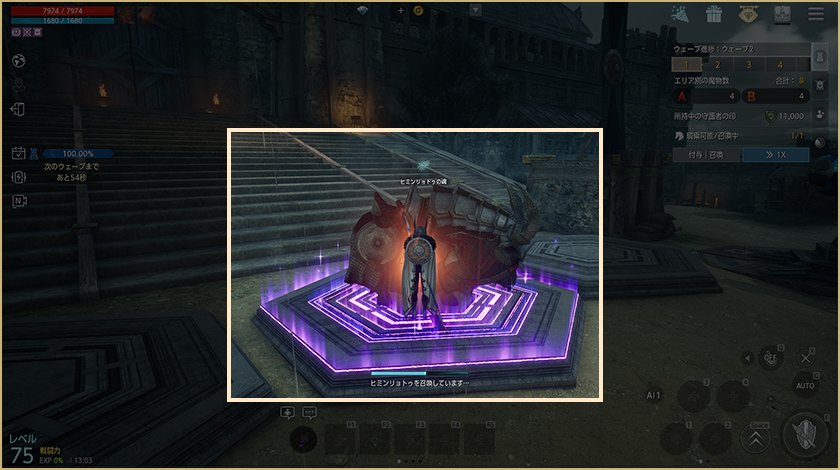
Task: Select area B monster count
Action: [775, 96]
